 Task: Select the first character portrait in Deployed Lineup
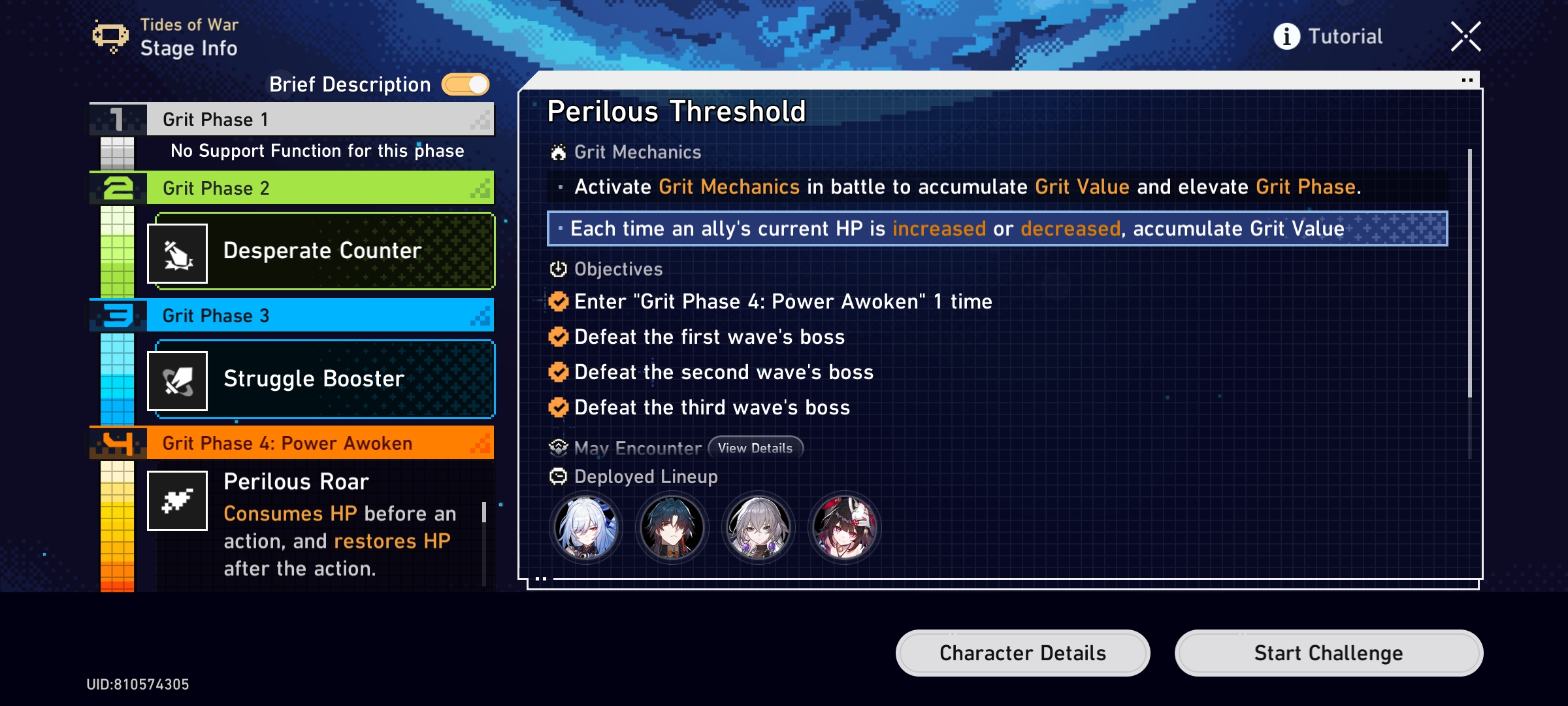point(587,527)
